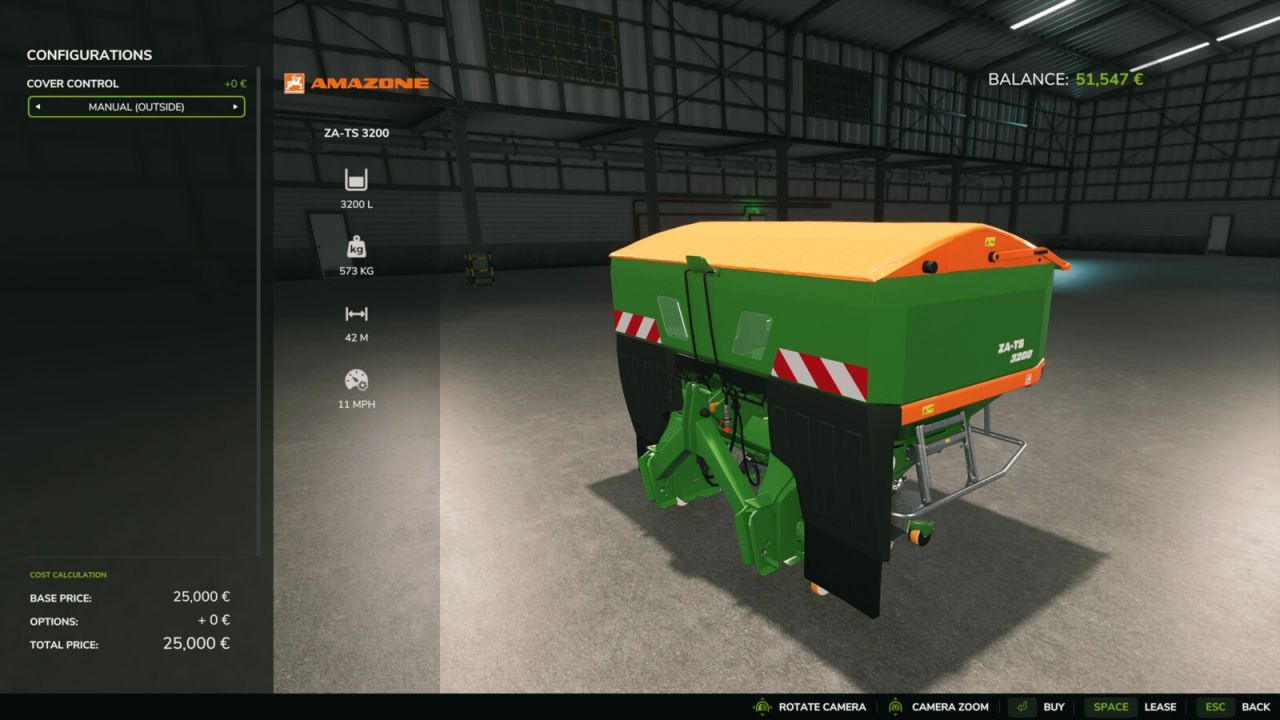
Task: Click the max speed 11 MPH gauge icon
Action: click(356, 380)
